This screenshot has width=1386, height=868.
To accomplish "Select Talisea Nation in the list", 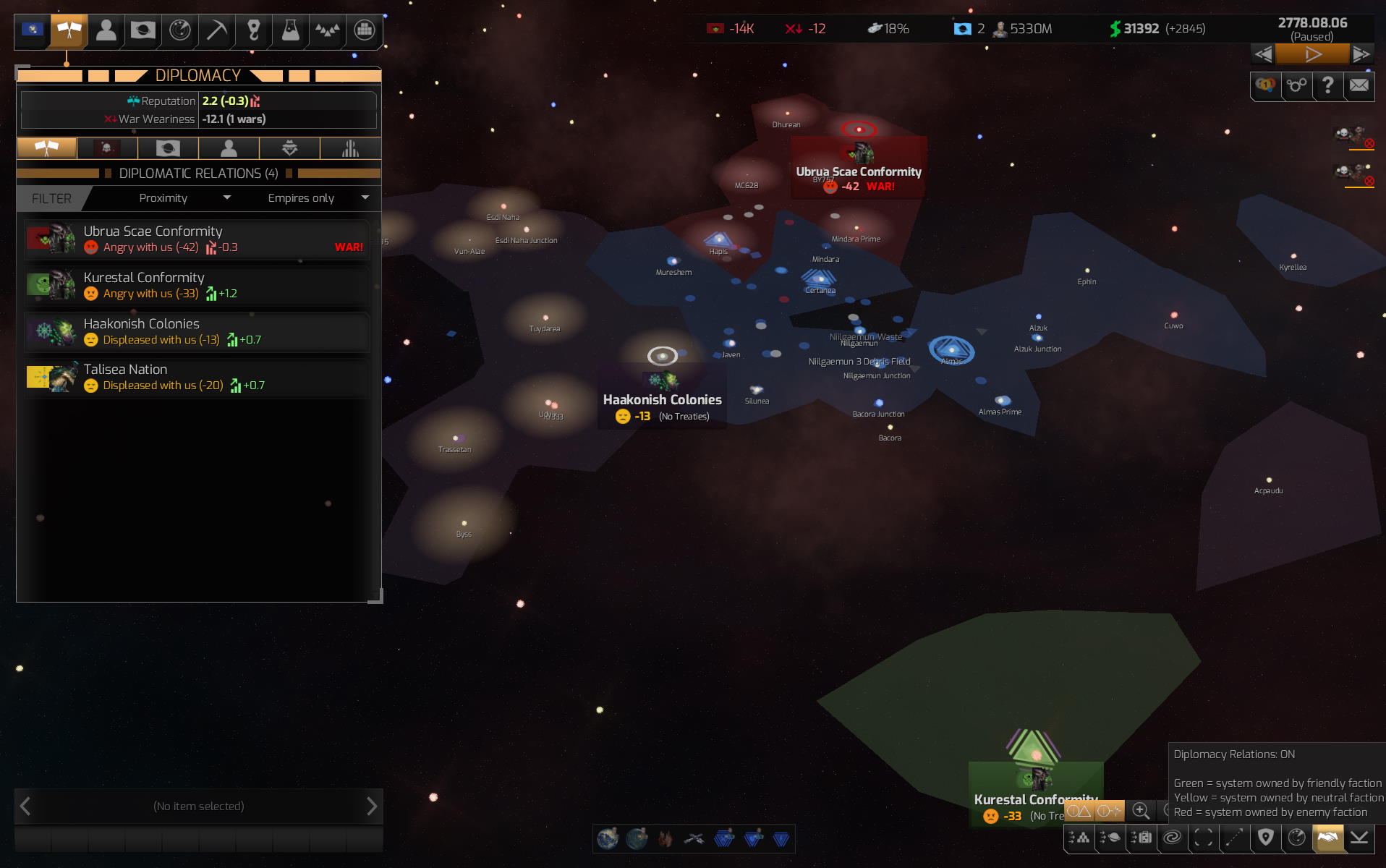I will pos(197,377).
